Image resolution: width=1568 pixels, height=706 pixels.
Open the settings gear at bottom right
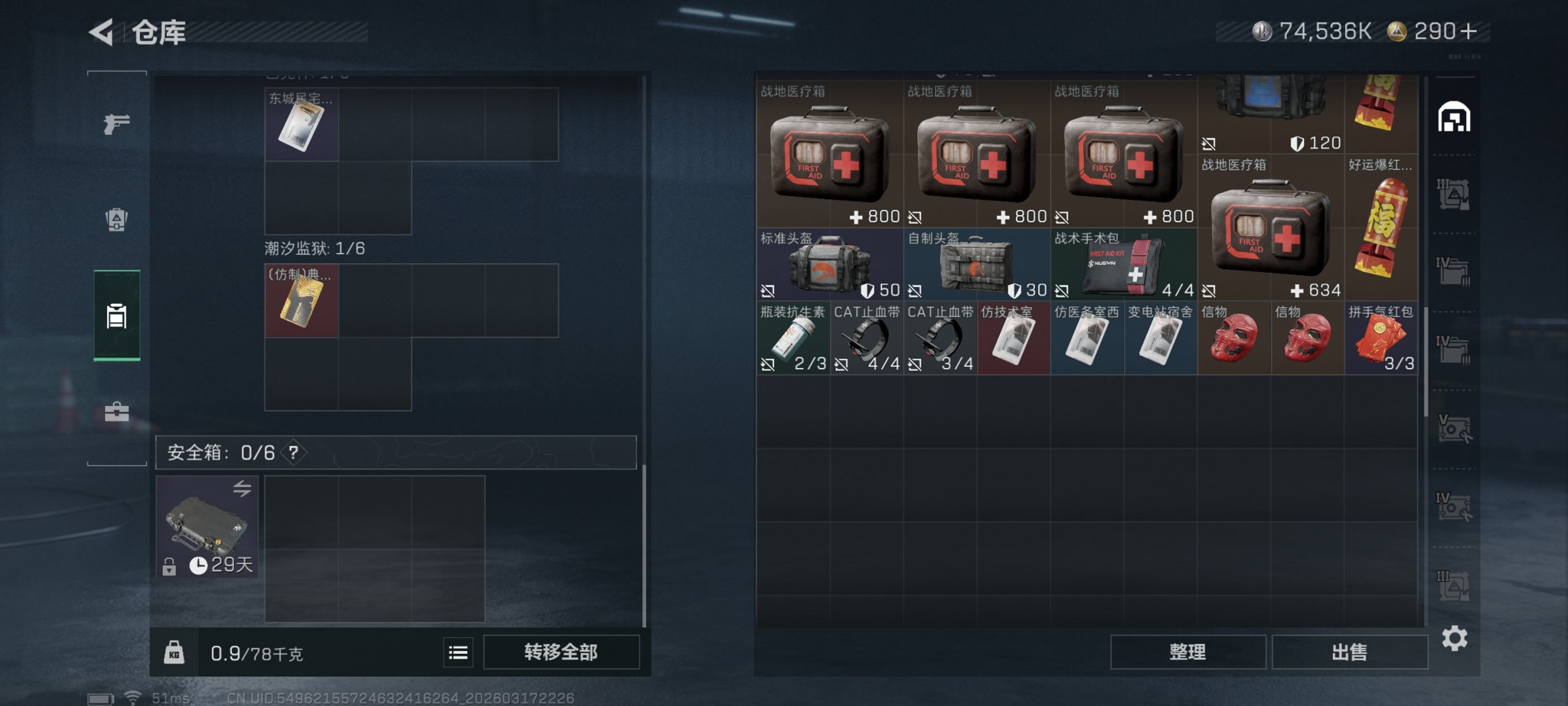click(1456, 639)
